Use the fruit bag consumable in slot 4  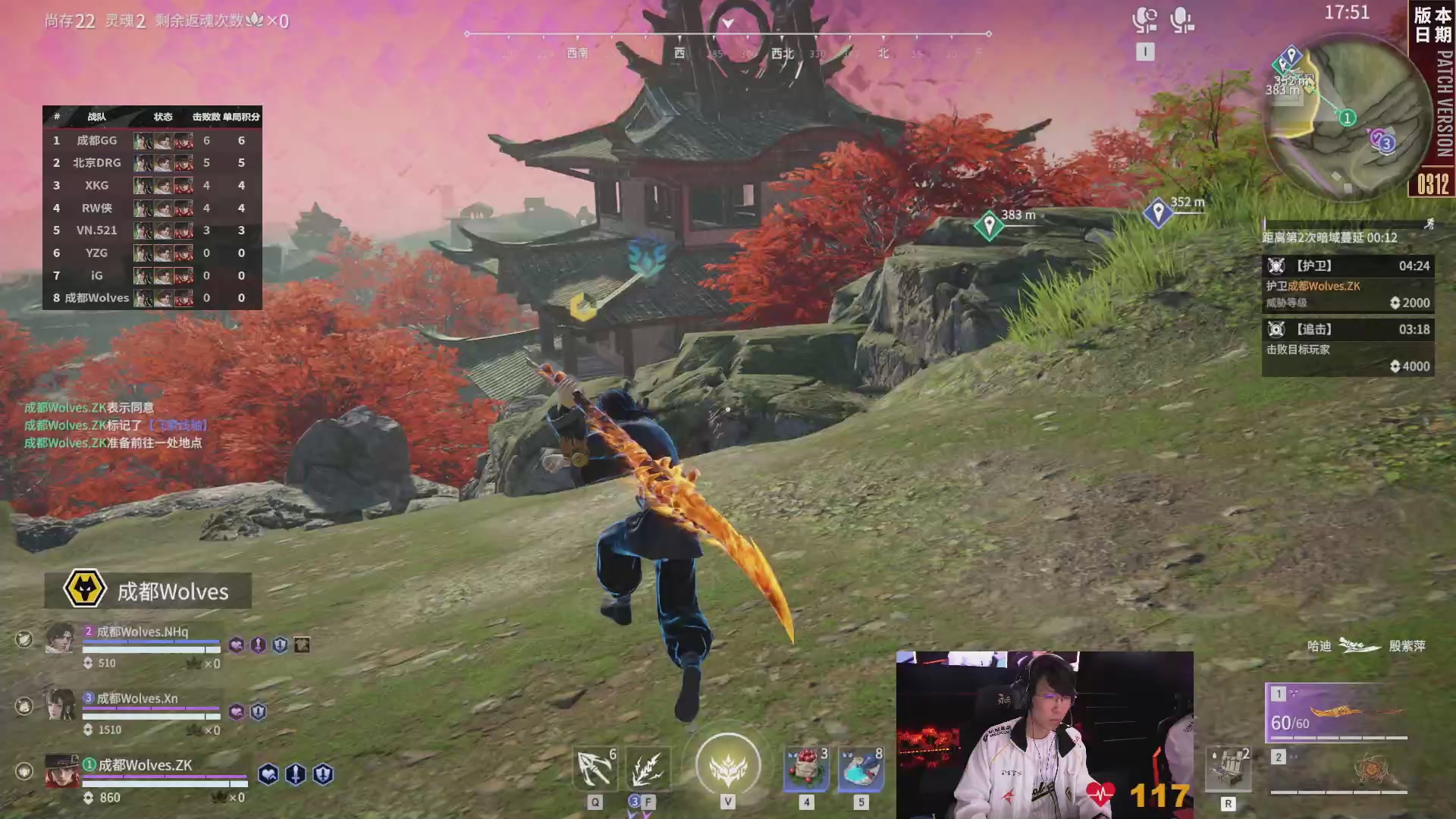(x=804, y=767)
